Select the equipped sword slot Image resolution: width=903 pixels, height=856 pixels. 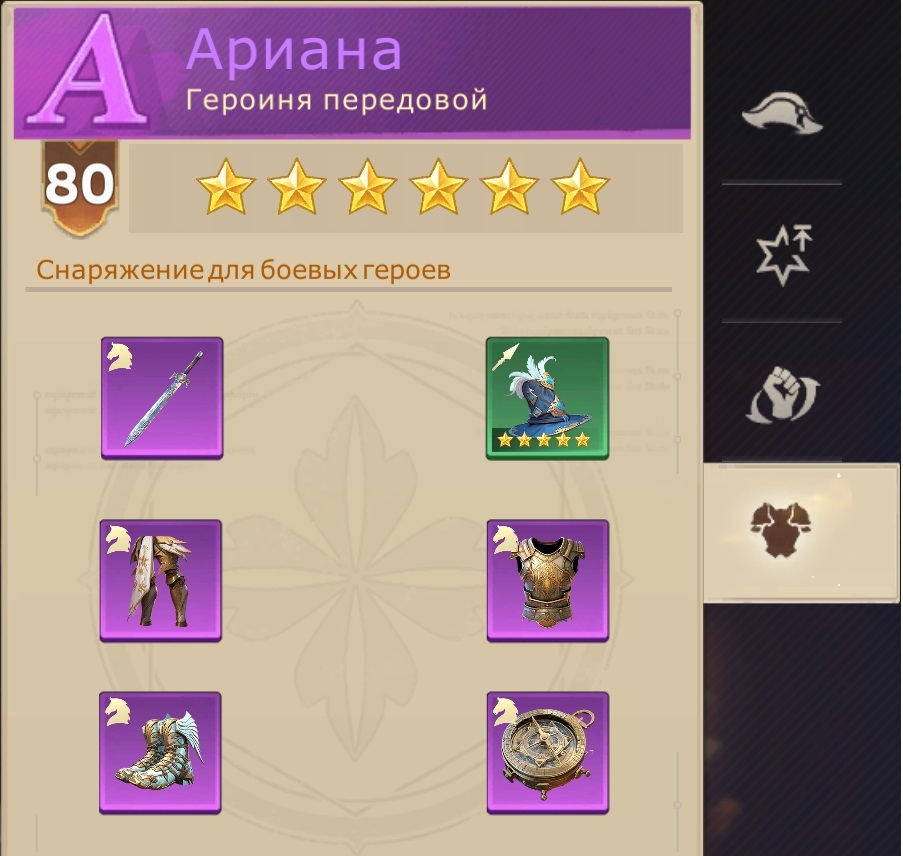[x=162, y=398]
